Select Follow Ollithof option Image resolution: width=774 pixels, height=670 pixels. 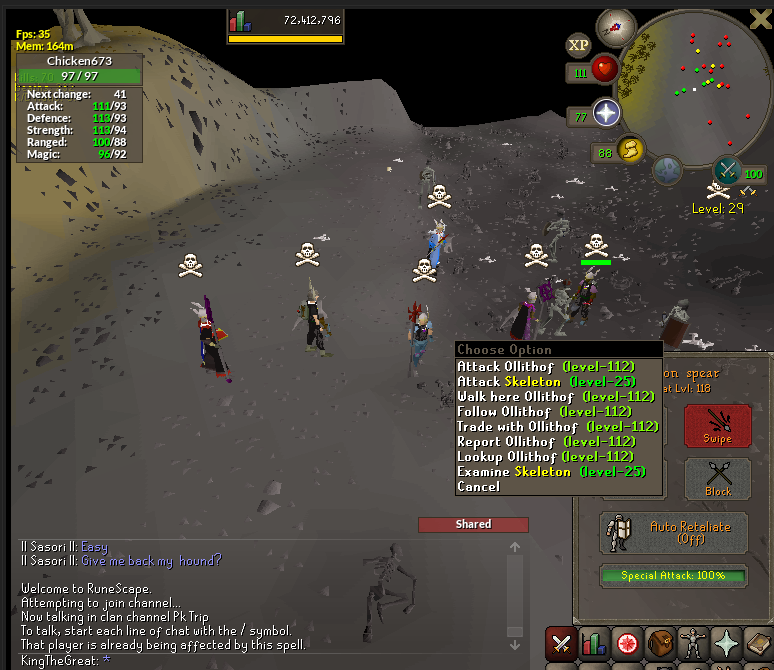click(x=543, y=412)
